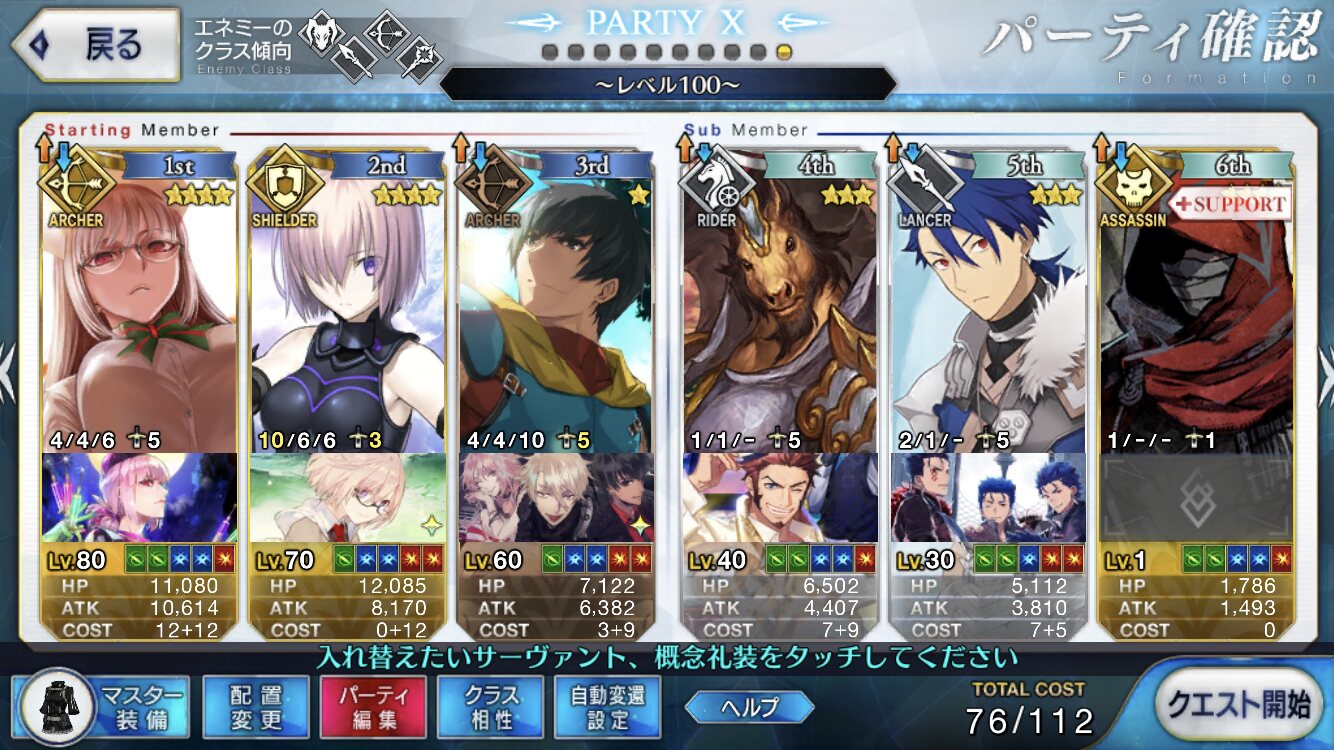Screen dimensions: 1334x750
Task: Select the Lancer's craft essence artwork
Action: tap(988, 498)
